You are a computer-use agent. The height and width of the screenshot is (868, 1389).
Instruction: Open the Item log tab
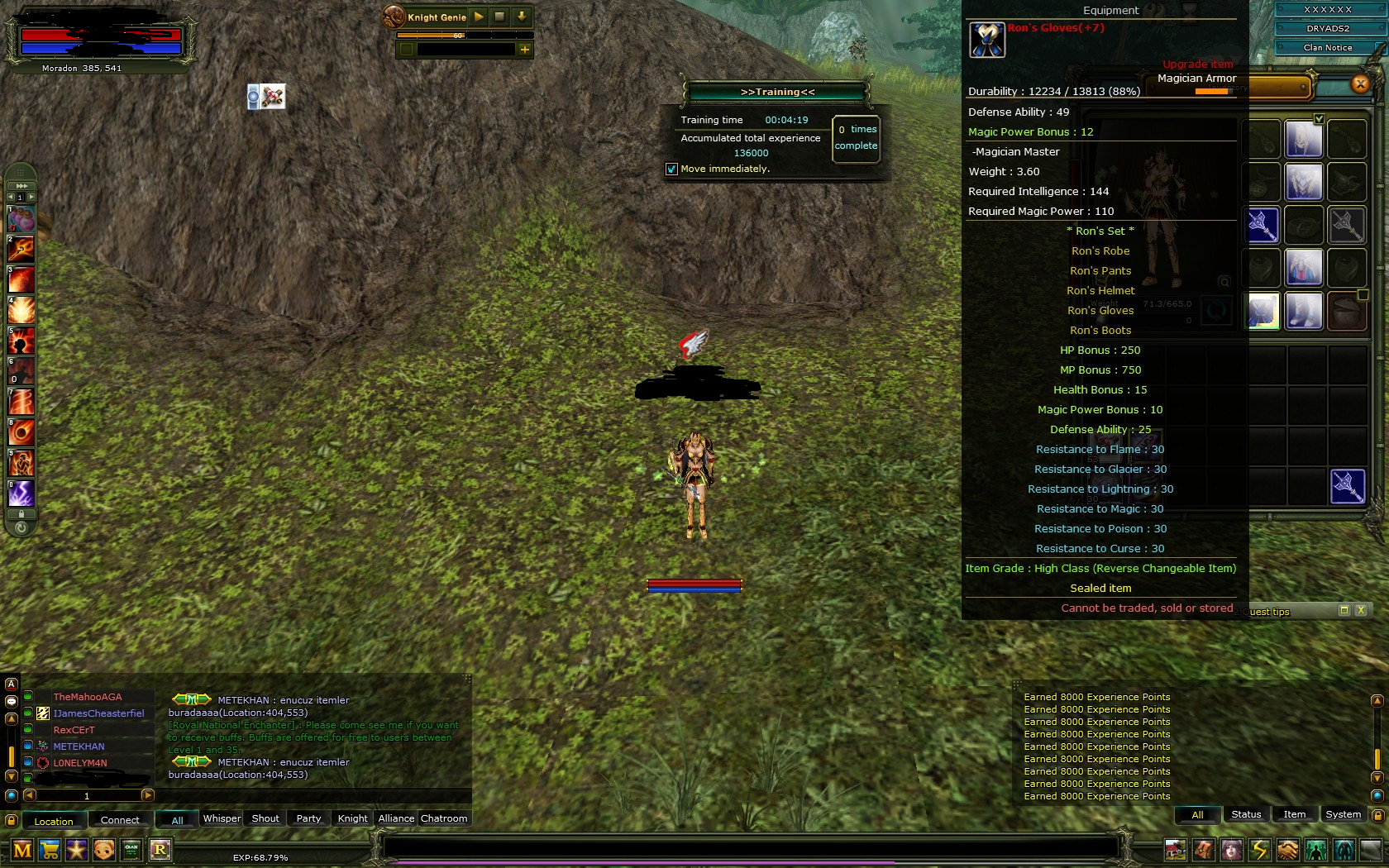(x=1294, y=814)
